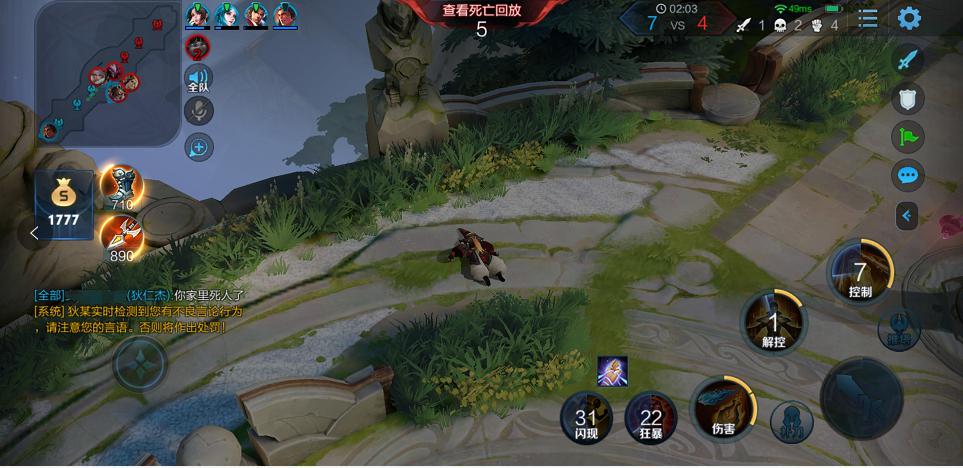
Task: Collapse the right-side signal panel arrow
Action: (x=907, y=215)
